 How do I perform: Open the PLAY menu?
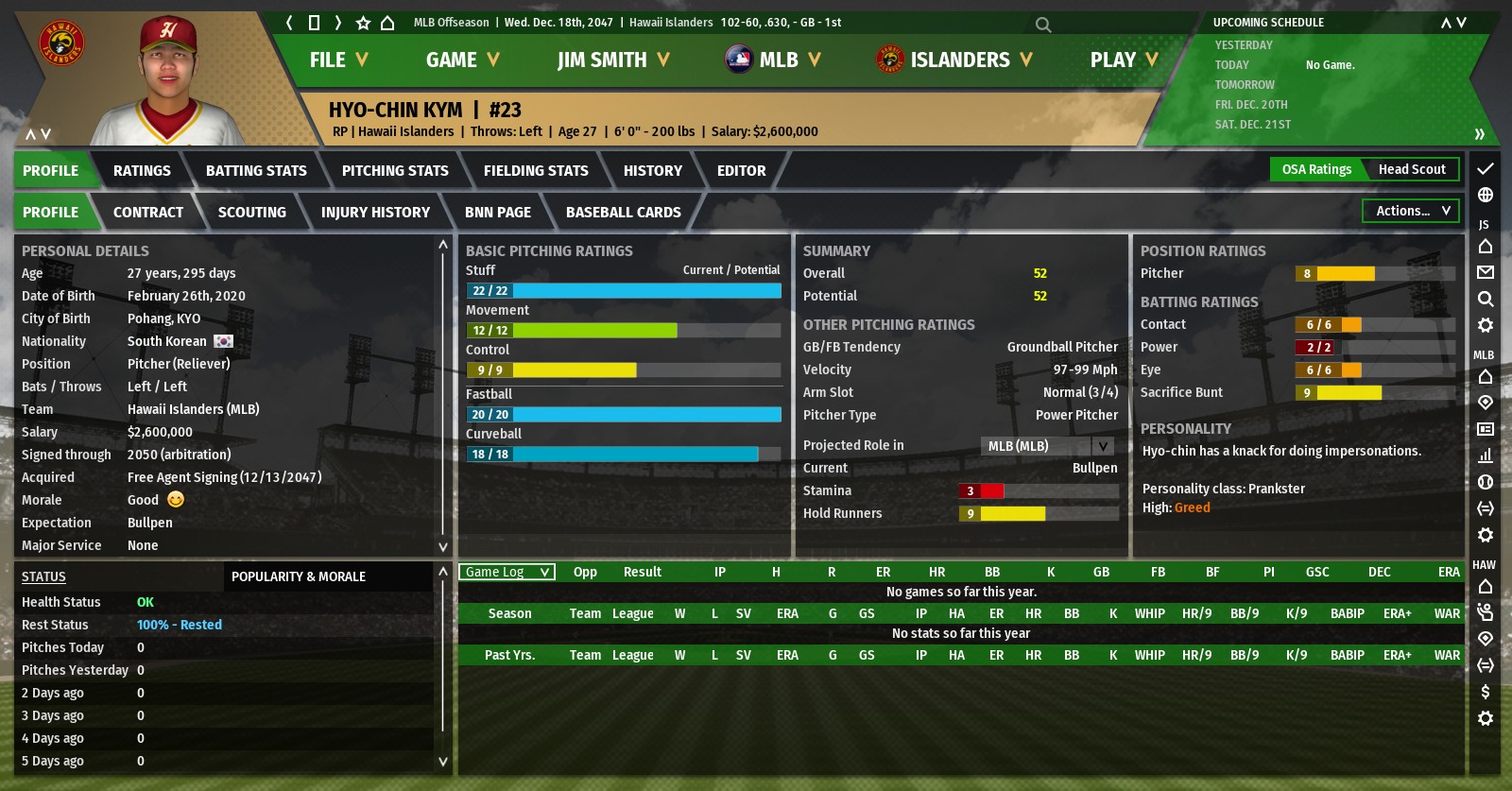[x=1123, y=60]
